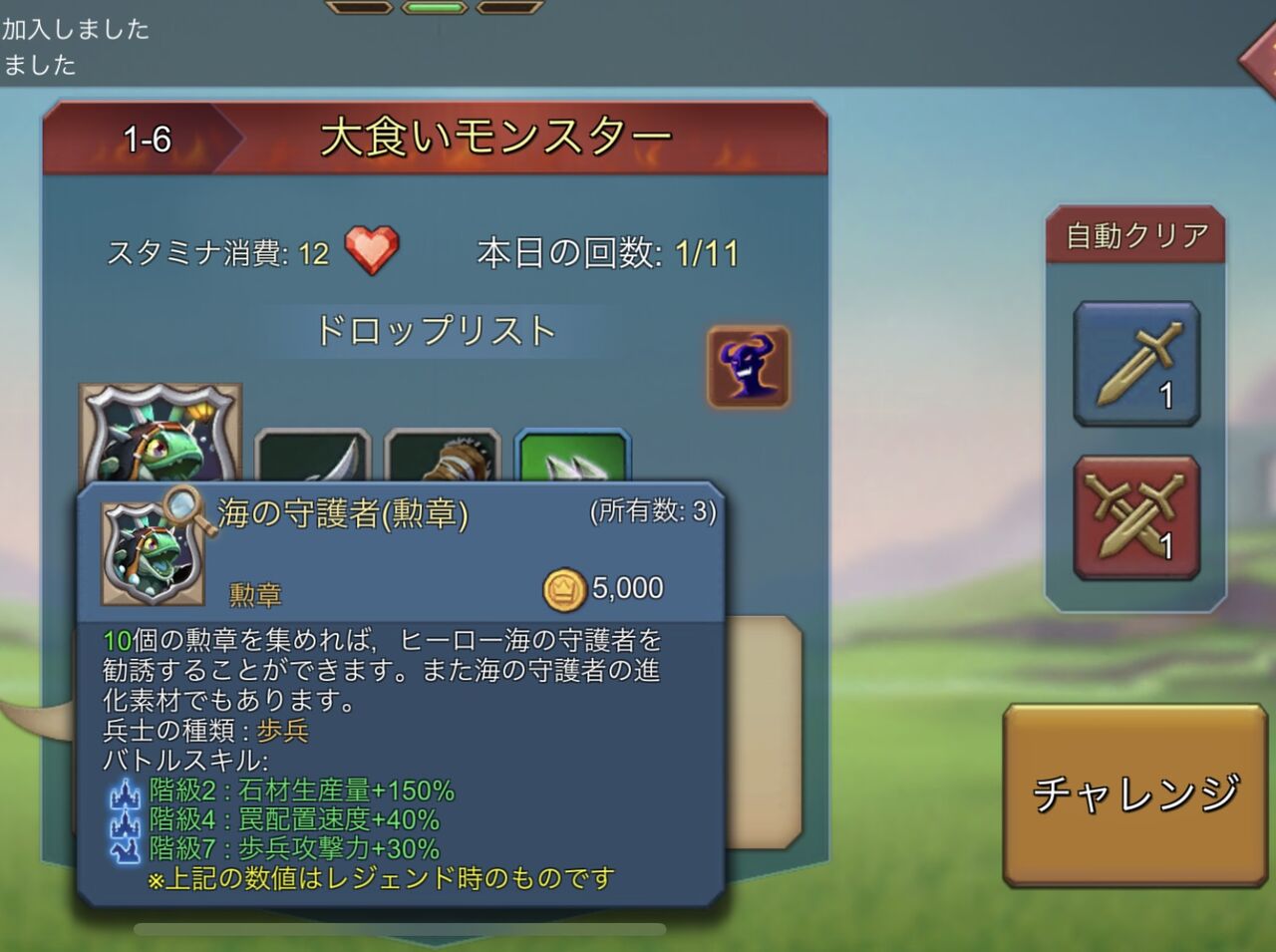Open the ドロップリスト drop list header
The height and width of the screenshot is (952, 1276).
pyautogui.click(x=437, y=329)
